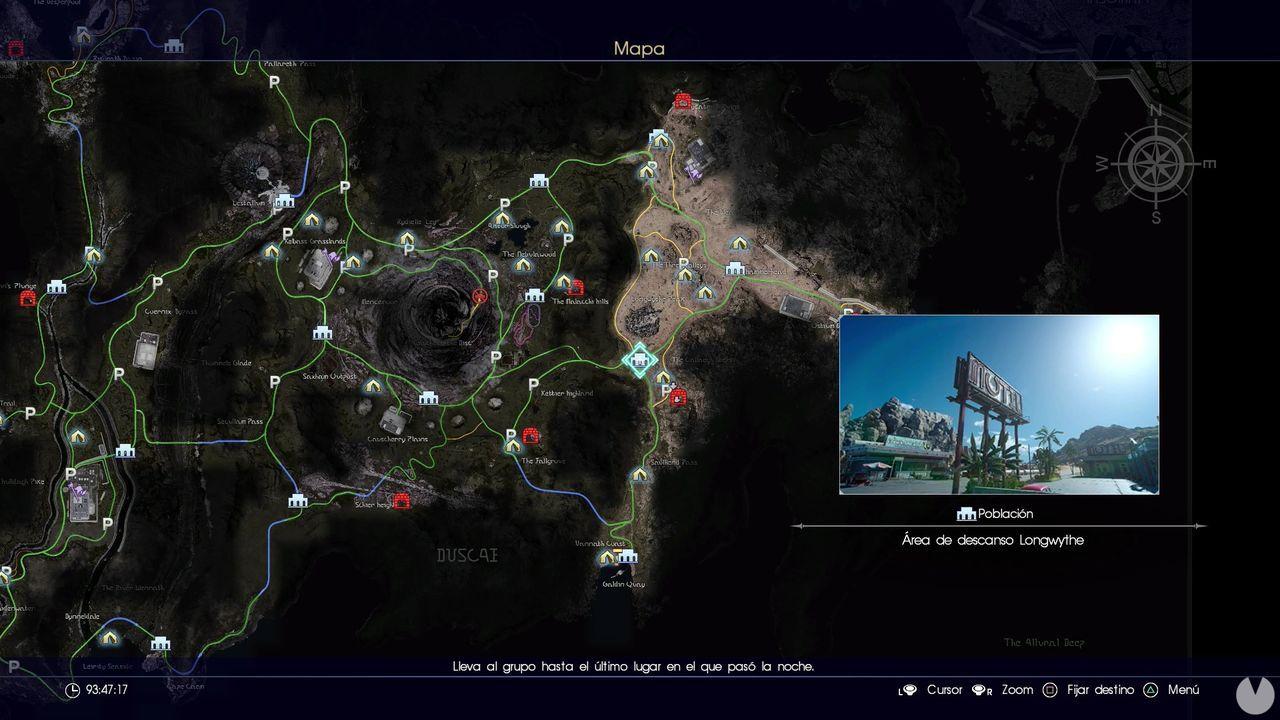
Task: Select the tent icon near Causcherry Plains
Action: tap(373, 385)
